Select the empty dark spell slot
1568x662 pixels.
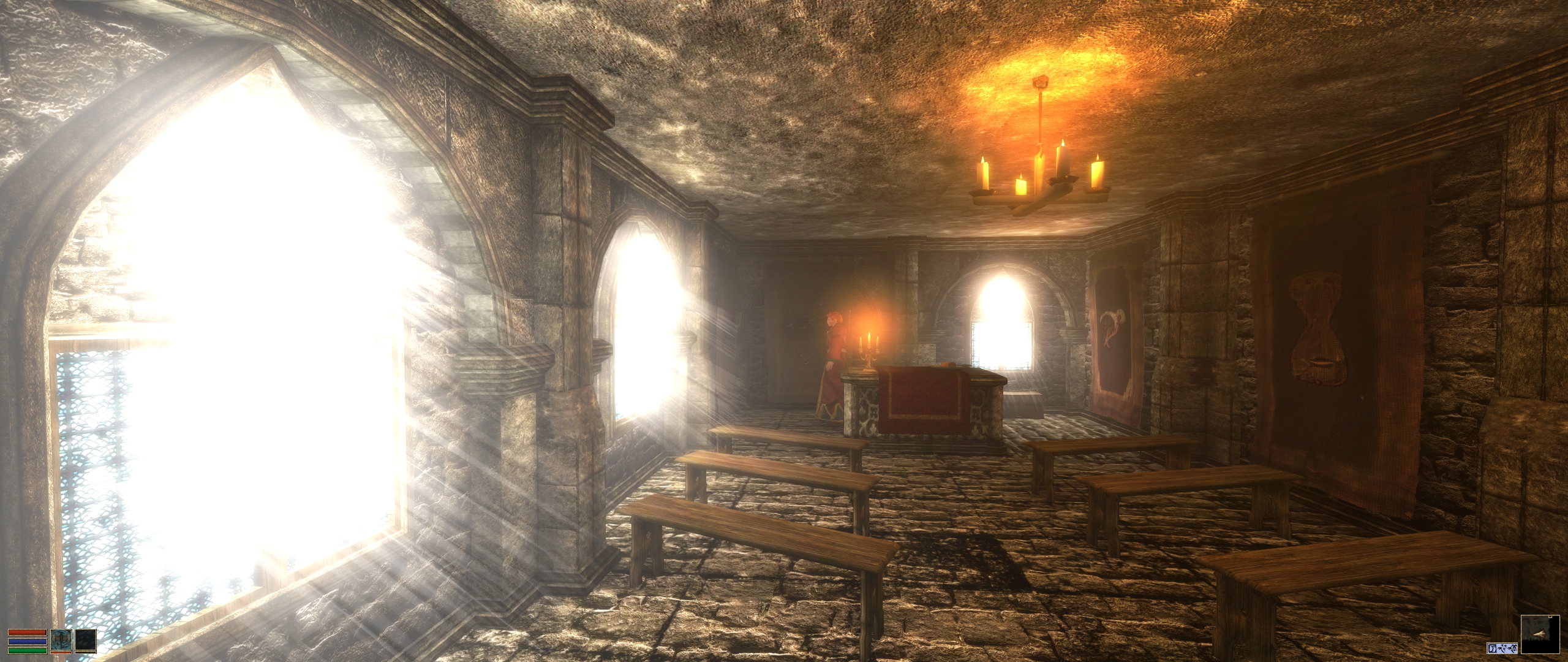(86, 640)
